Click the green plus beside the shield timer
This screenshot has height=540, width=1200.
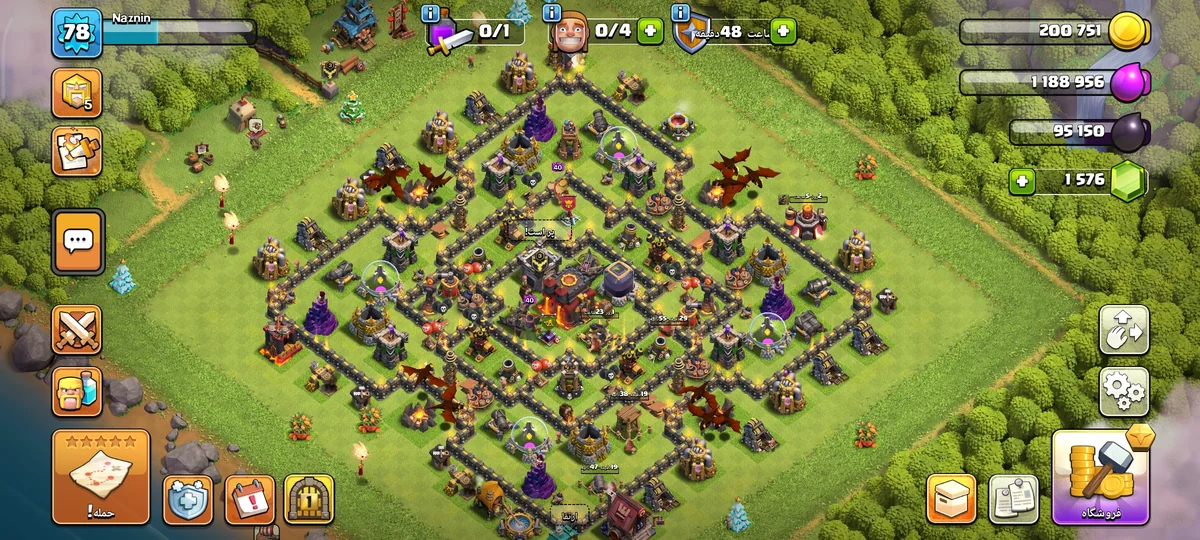coord(781,31)
